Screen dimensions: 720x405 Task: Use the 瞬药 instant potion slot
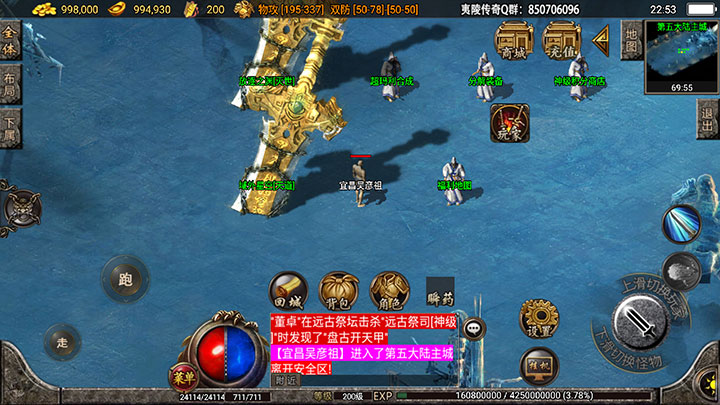point(440,290)
